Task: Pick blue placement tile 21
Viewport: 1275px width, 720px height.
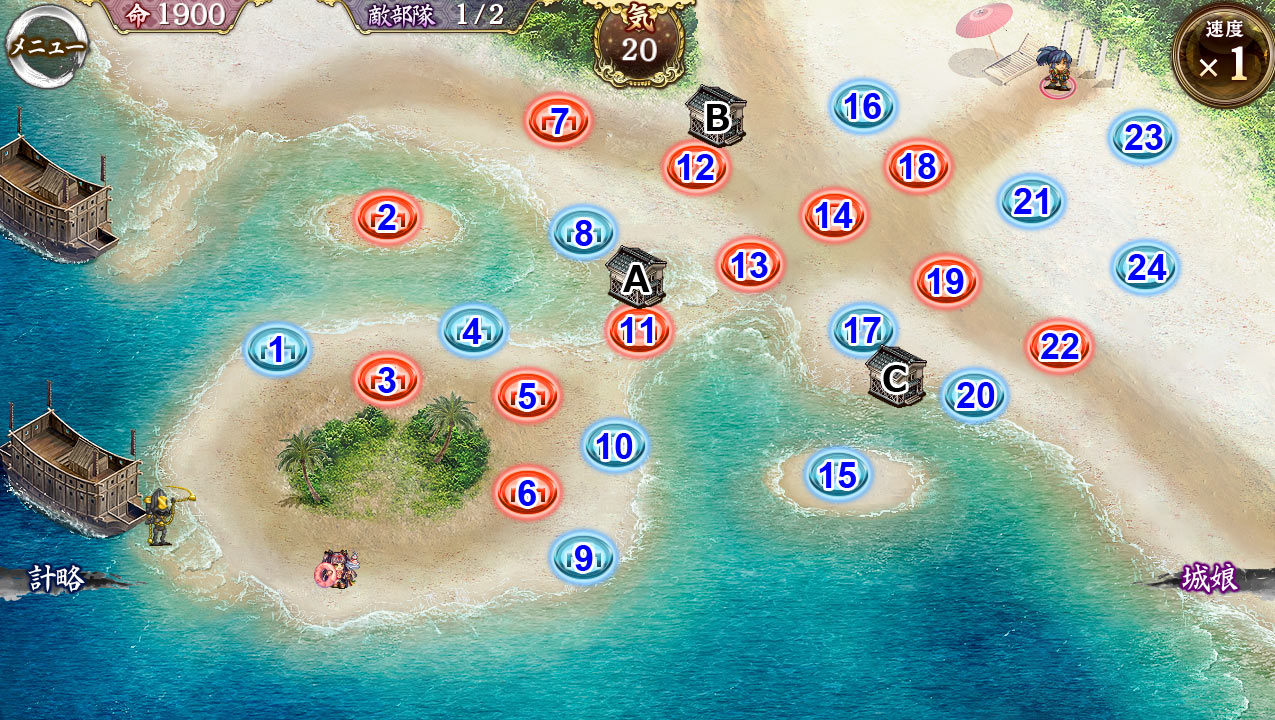Action: (1031, 202)
